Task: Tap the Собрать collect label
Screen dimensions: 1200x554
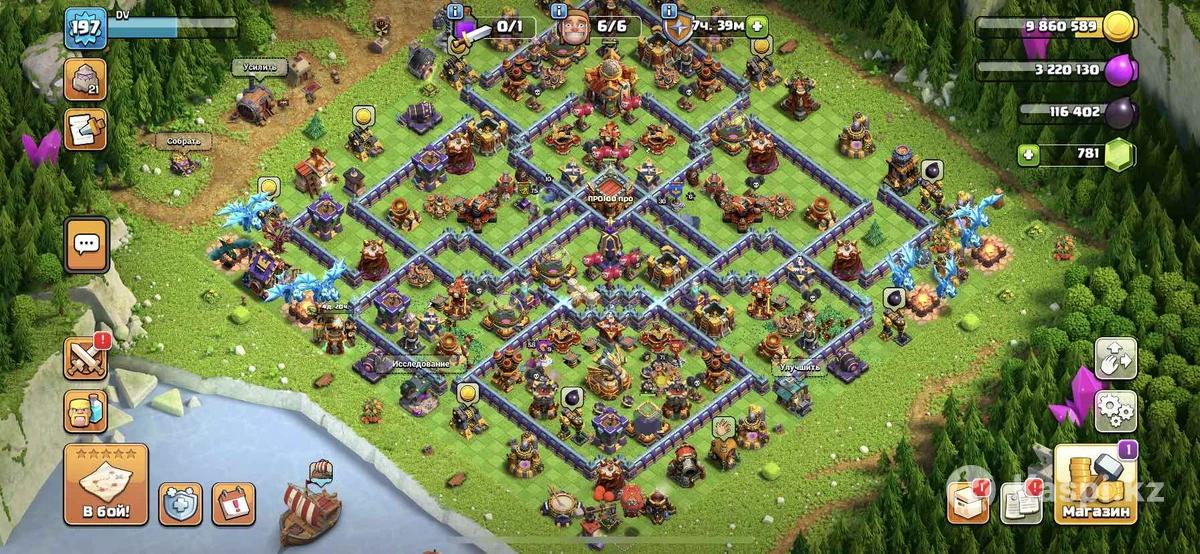Action: (x=183, y=142)
